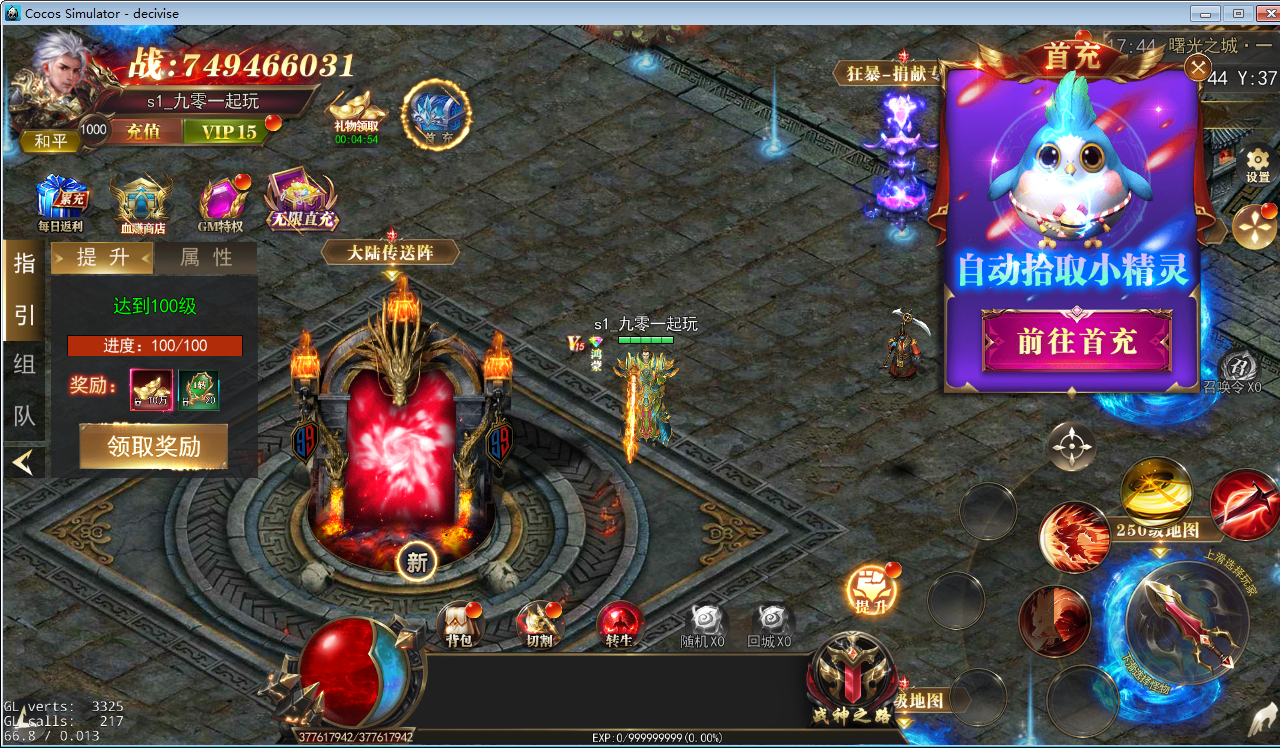Use the 回城 return-to-town item

(x=770, y=626)
